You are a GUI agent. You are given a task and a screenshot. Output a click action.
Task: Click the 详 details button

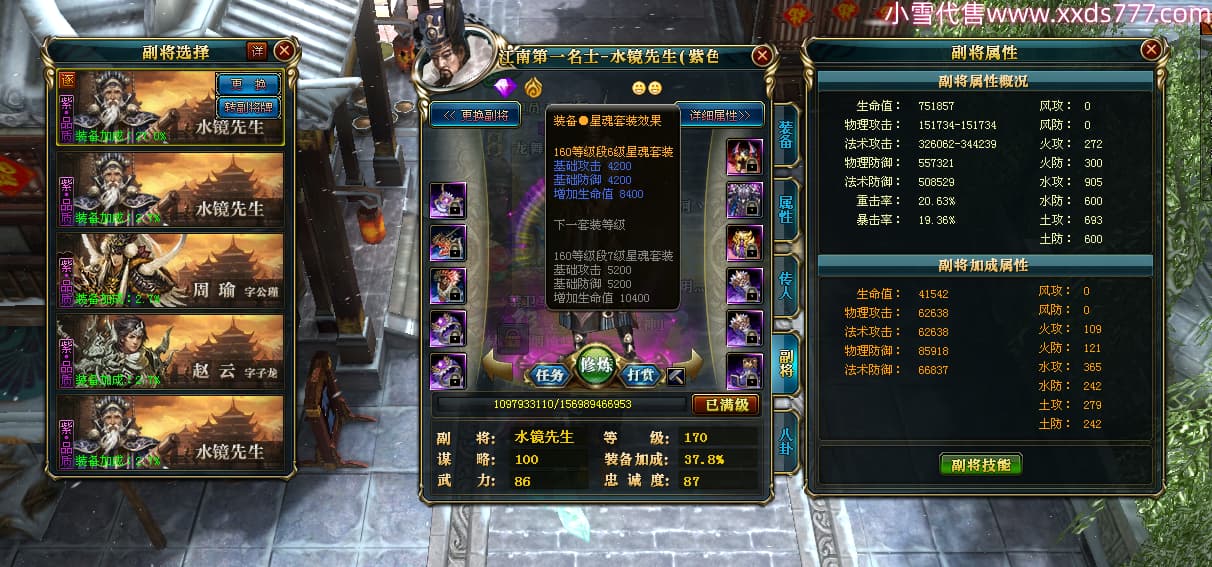[257, 51]
